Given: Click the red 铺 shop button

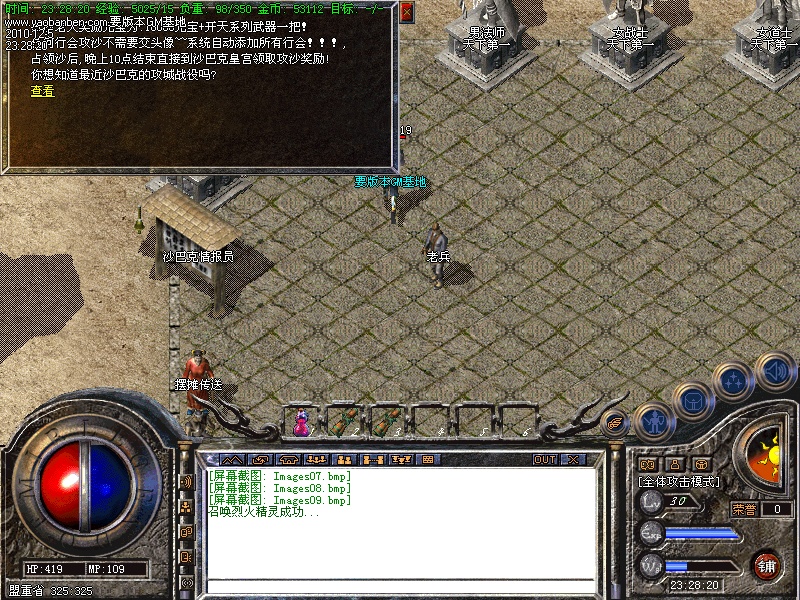Looking at the screenshot, I should coord(767,565).
